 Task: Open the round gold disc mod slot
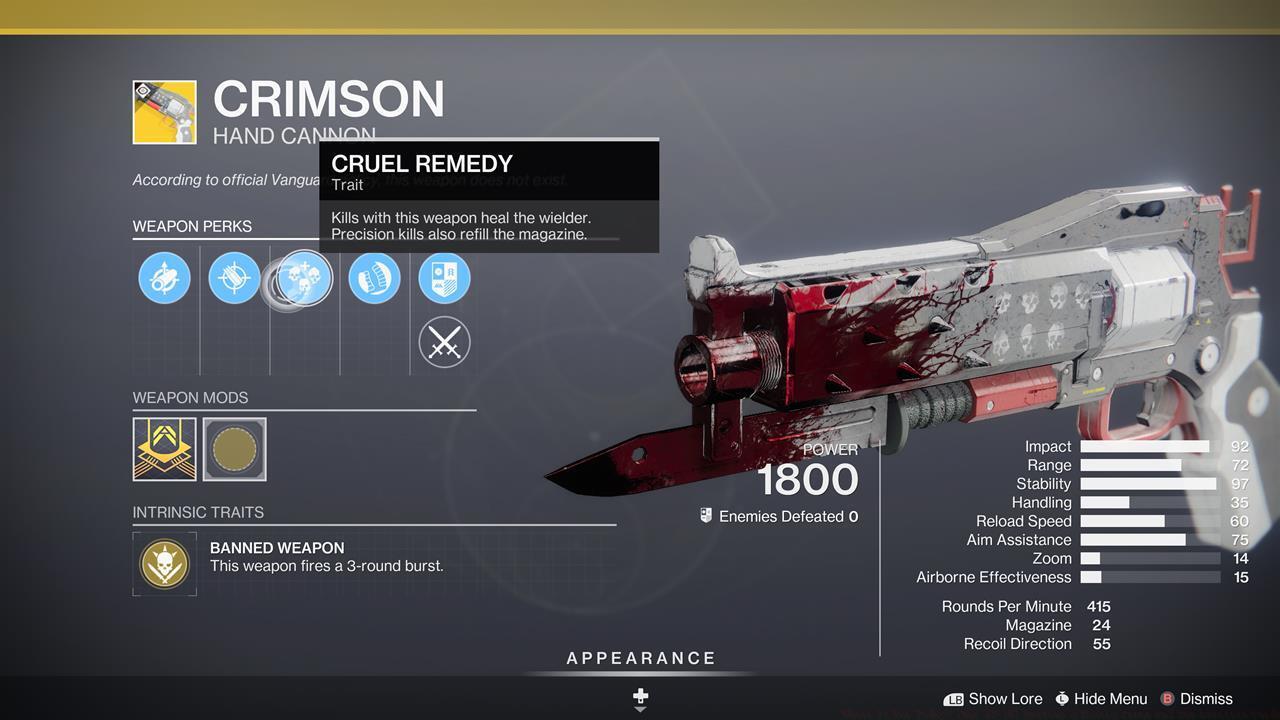(235, 449)
